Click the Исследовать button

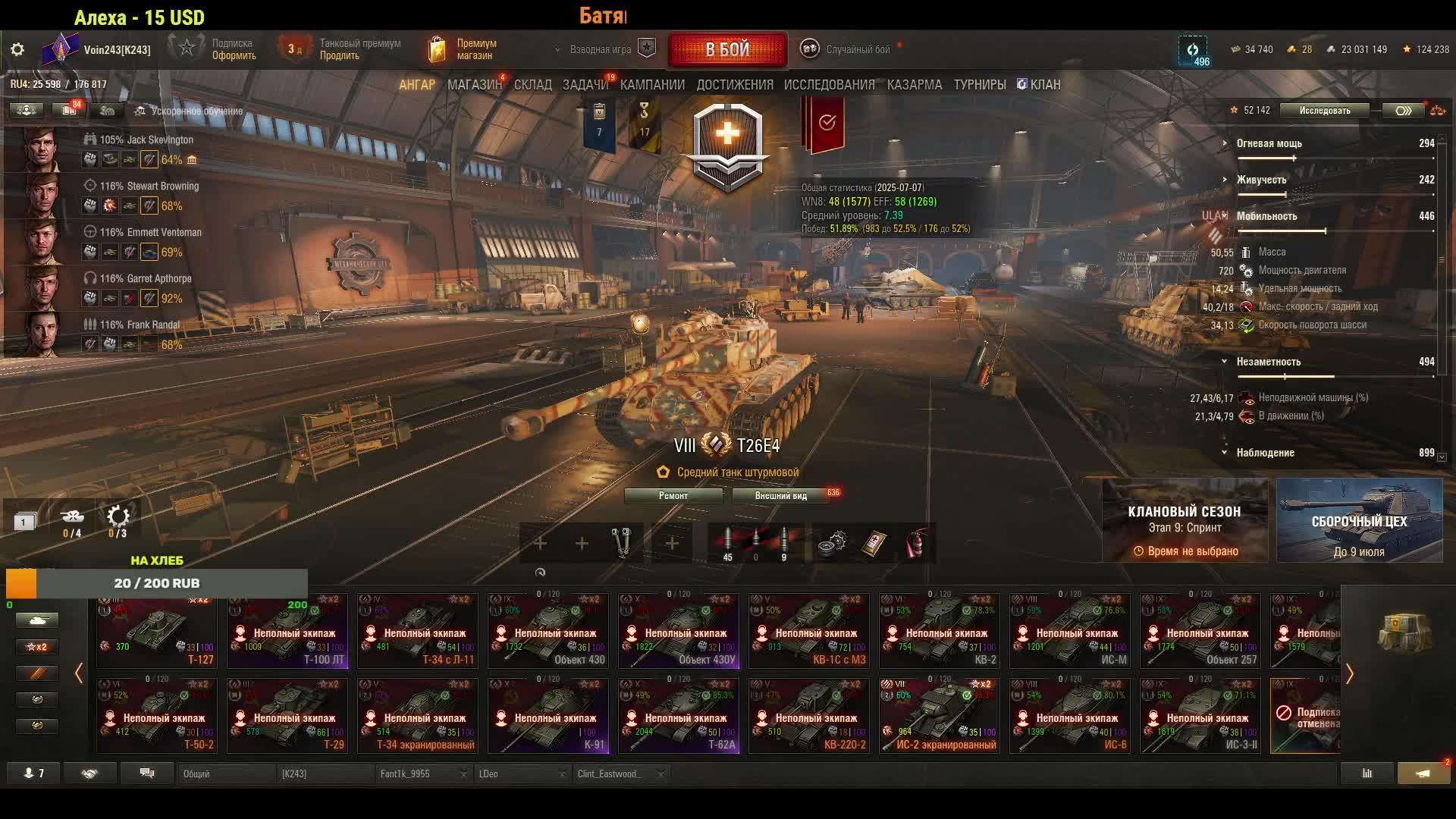(1324, 111)
